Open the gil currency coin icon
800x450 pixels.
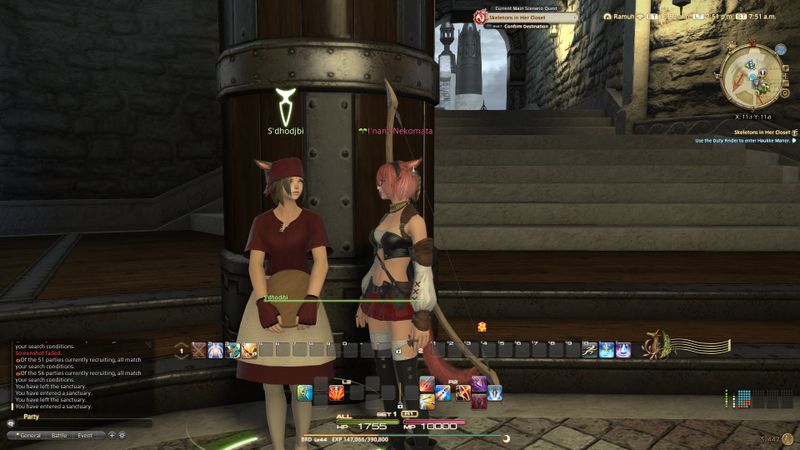click(x=764, y=439)
